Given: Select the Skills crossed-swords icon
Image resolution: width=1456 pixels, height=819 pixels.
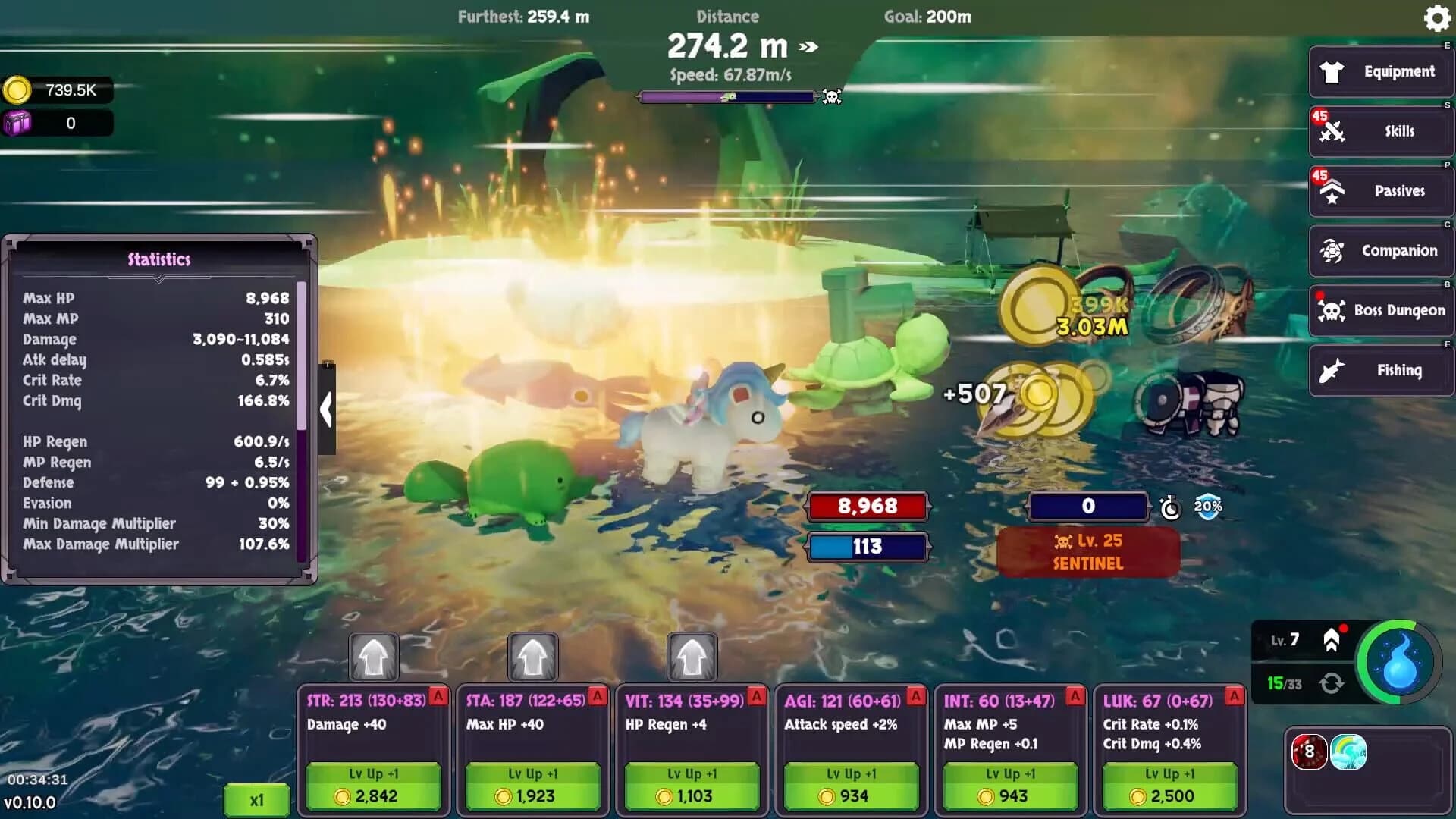Looking at the screenshot, I should point(1333,130).
